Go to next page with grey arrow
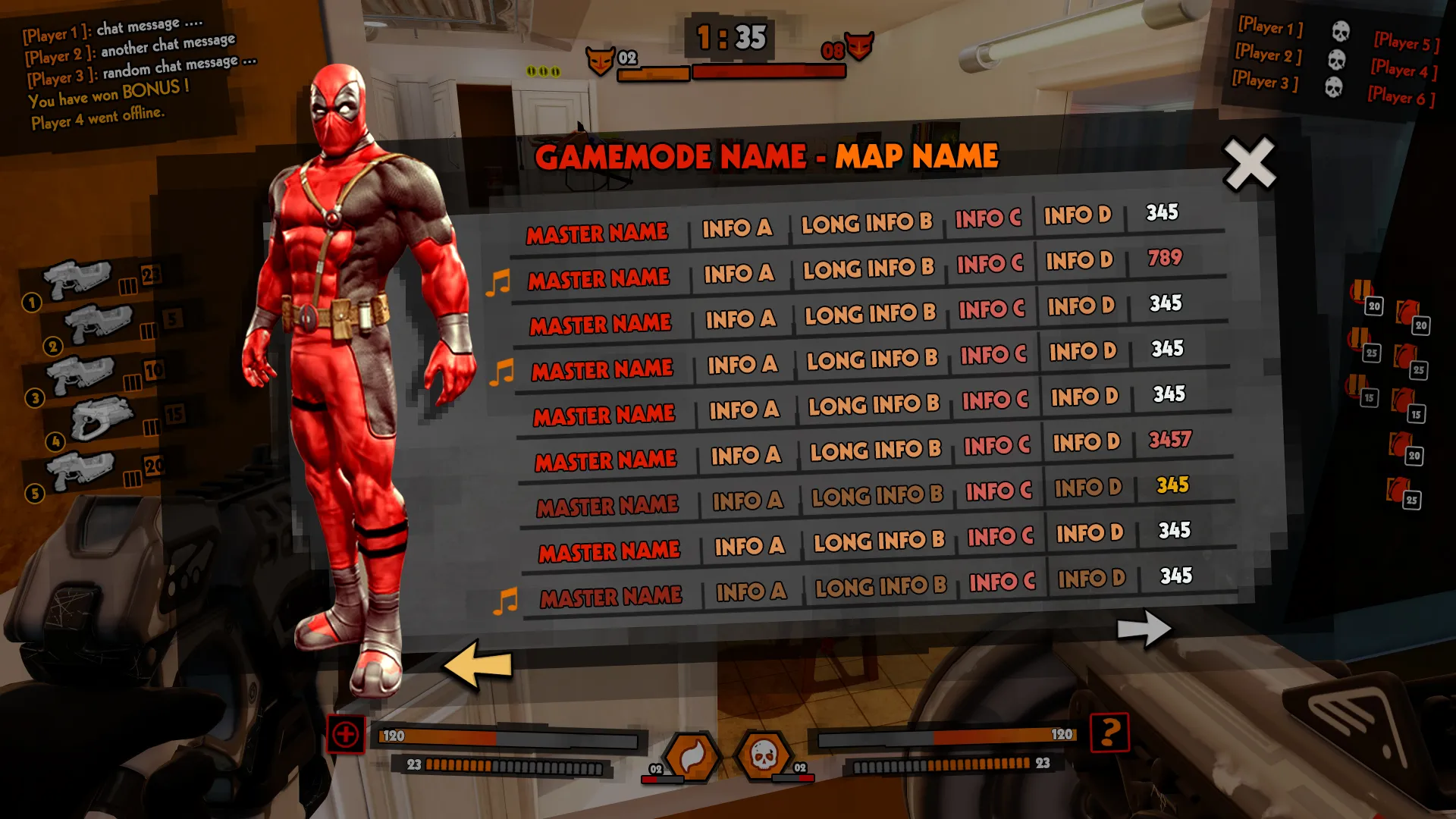Viewport: 1456px width, 819px height. tap(1144, 628)
